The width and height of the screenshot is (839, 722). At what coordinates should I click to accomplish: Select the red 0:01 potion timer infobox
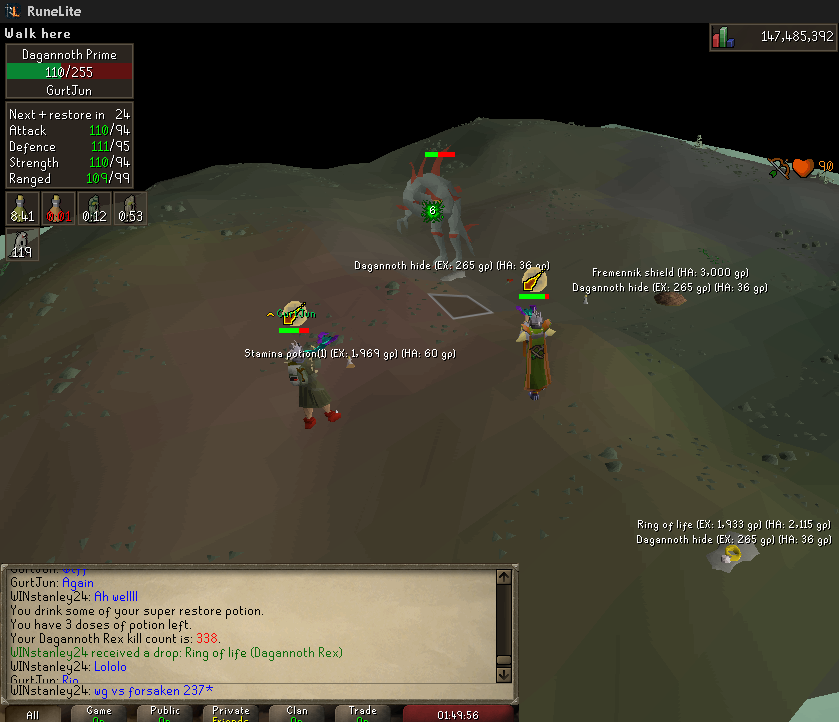[x=59, y=208]
